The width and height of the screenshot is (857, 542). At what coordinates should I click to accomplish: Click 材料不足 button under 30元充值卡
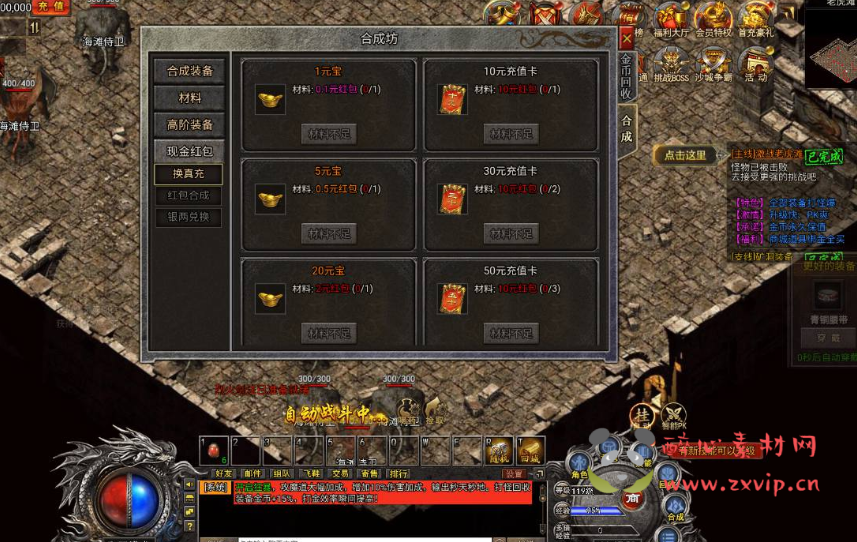(x=511, y=233)
